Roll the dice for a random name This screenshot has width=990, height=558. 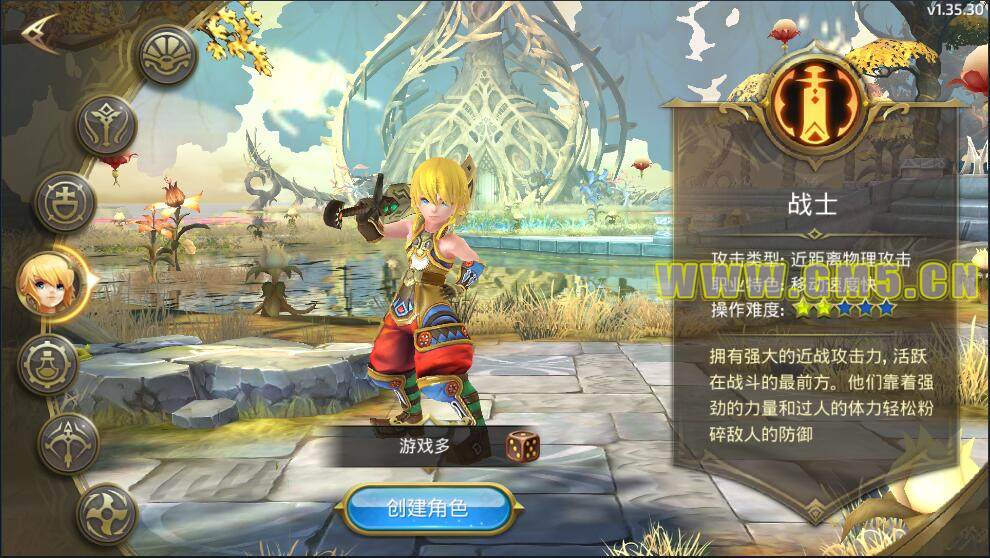(x=520, y=446)
